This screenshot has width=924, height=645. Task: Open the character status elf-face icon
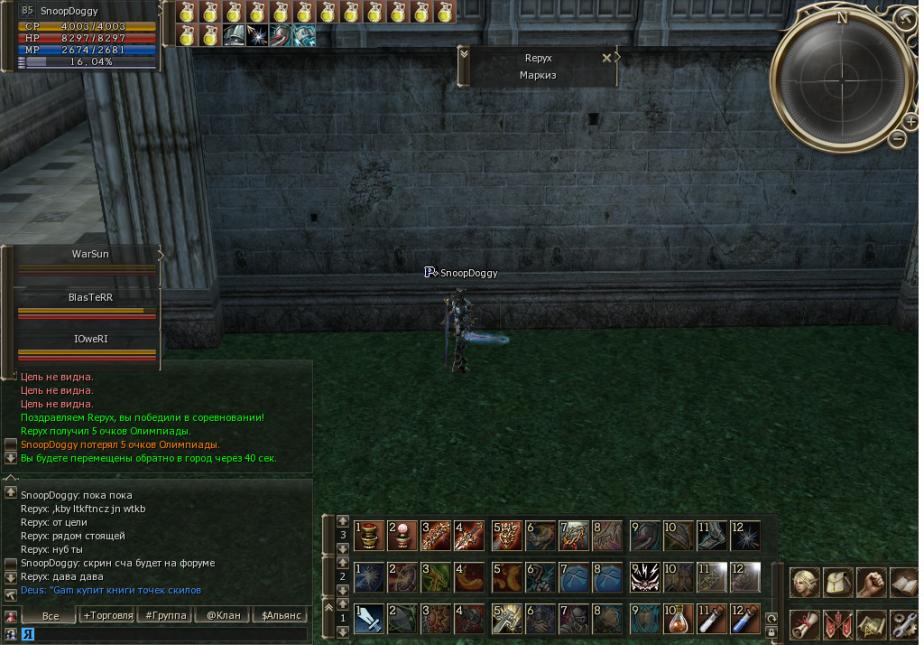pos(806,582)
